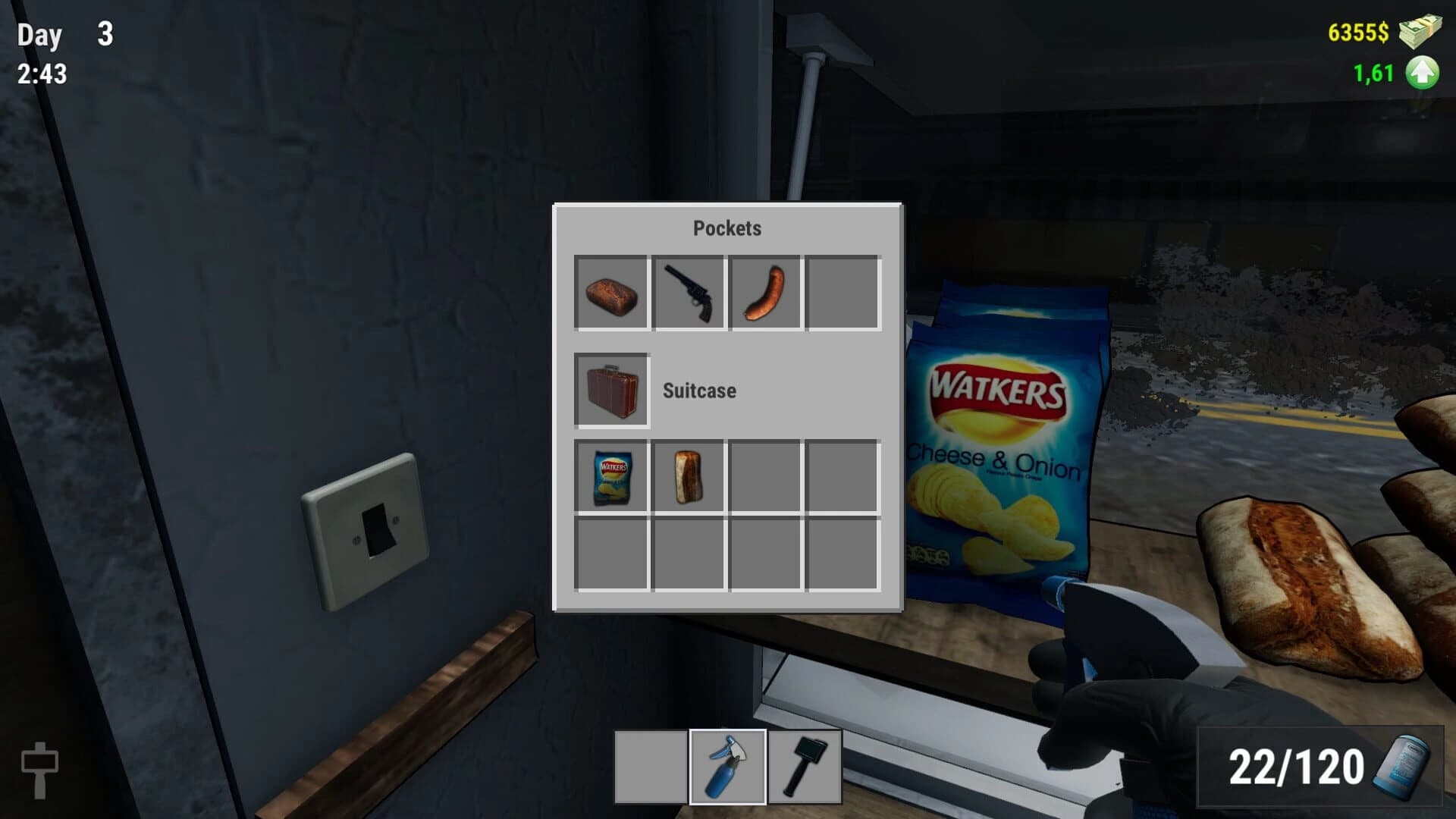This screenshot has width=1456, height=819.
Task: Equip the hammer in the hotbar
Action: click(806, 766)
